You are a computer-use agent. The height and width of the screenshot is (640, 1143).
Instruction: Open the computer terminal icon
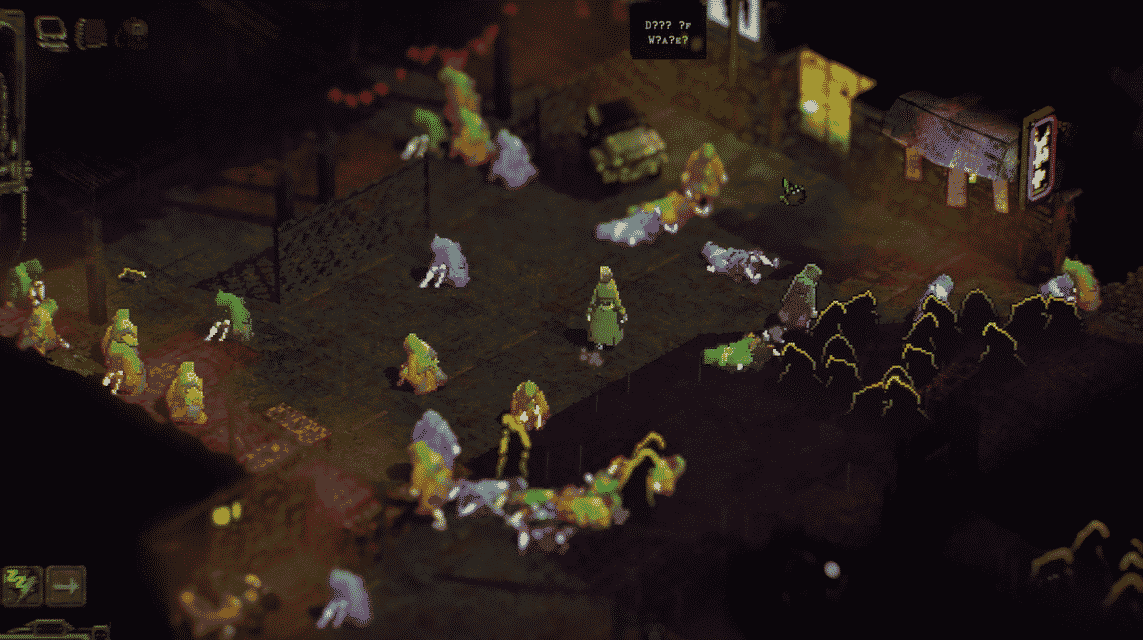pos(51,32)
